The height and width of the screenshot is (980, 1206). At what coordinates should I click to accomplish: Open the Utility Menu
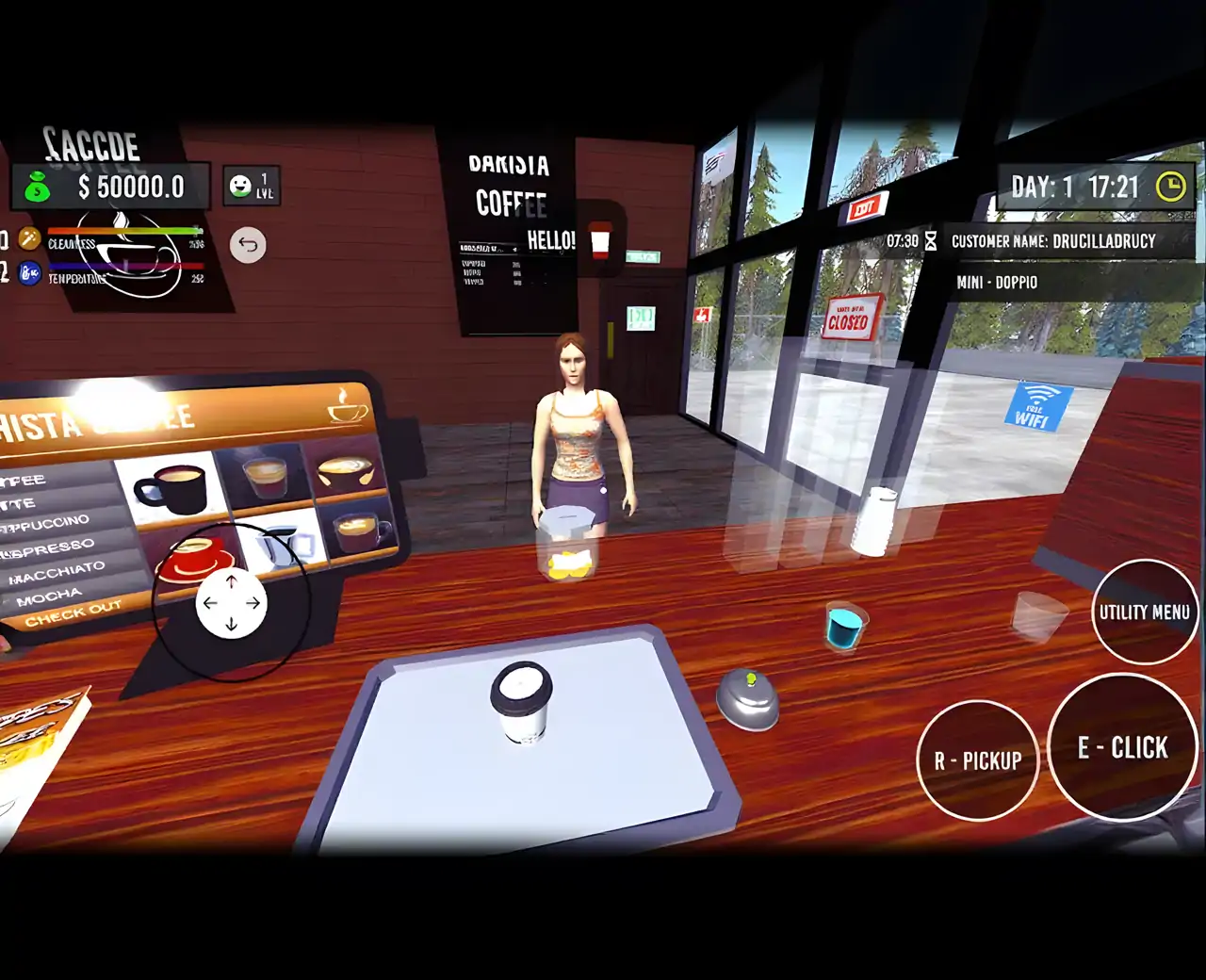[x=1144, y=612]
